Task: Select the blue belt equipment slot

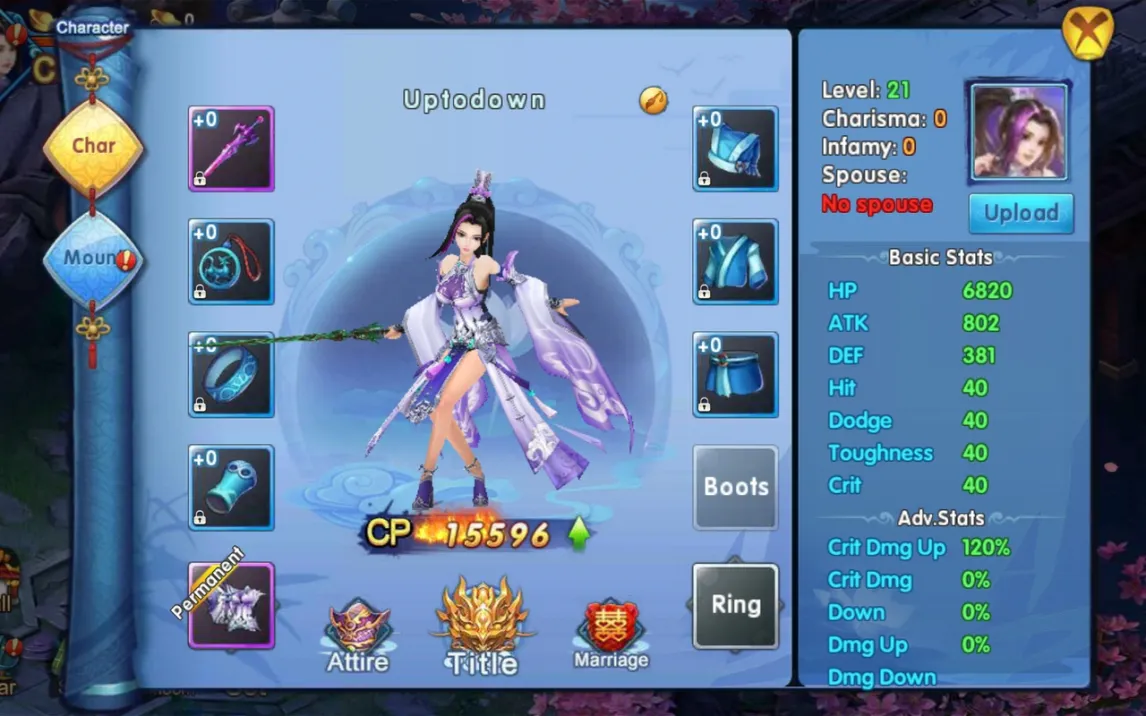Action: (735, 375)
